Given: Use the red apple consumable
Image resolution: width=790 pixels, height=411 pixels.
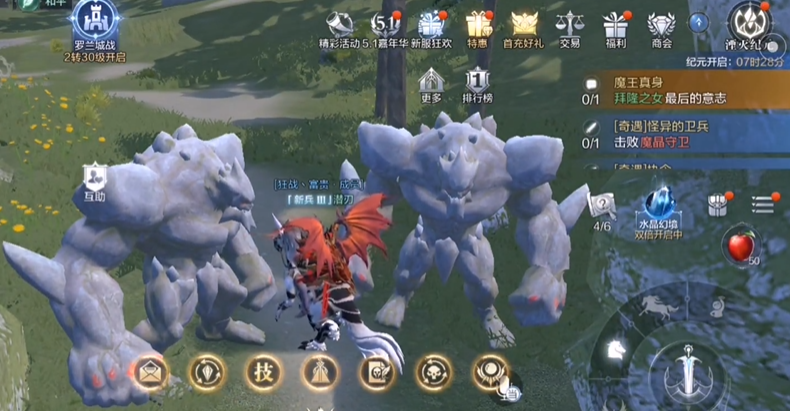Looking at the screenshot, I should 740,244.
